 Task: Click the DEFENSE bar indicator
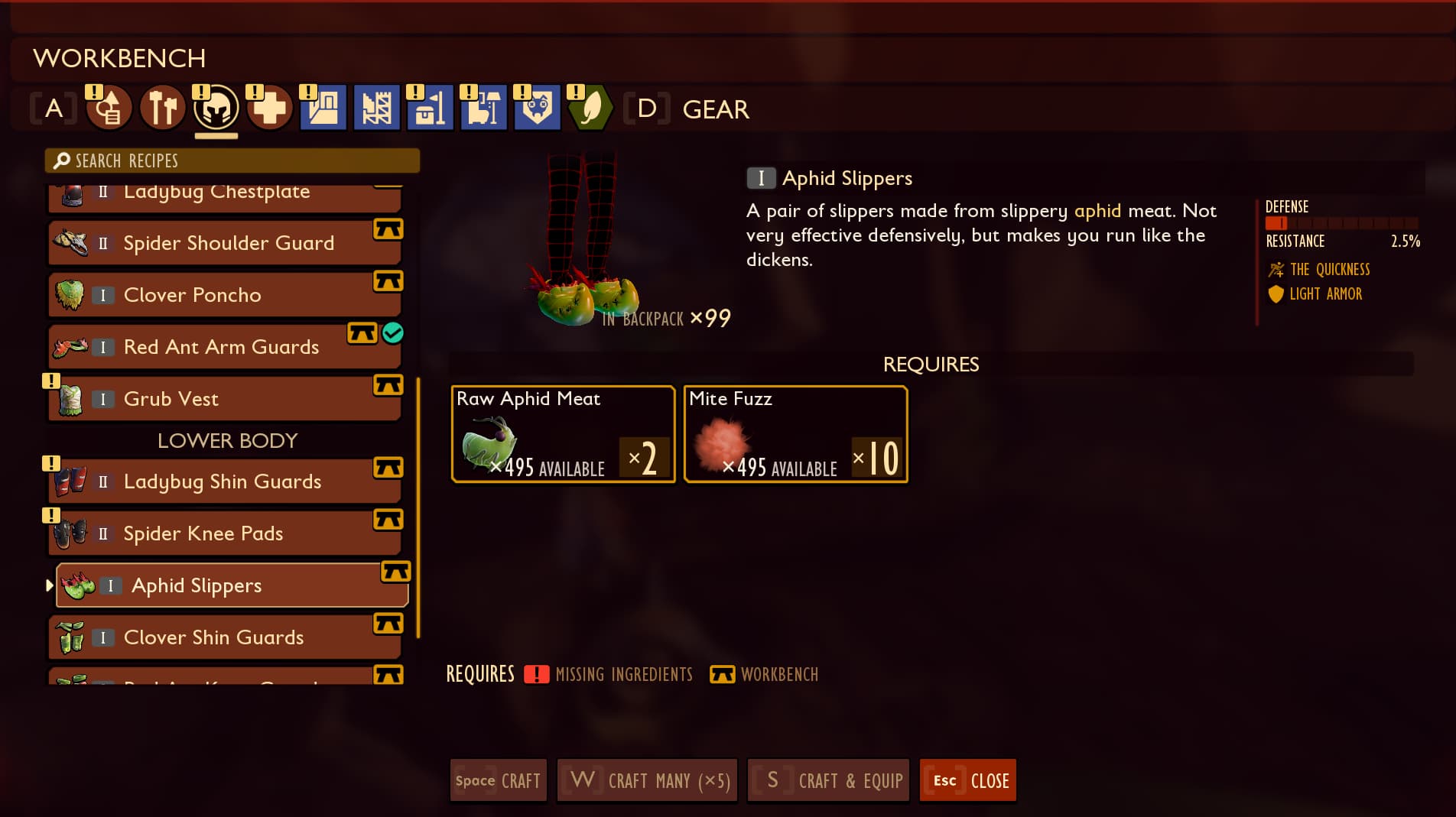point(1277,223)
